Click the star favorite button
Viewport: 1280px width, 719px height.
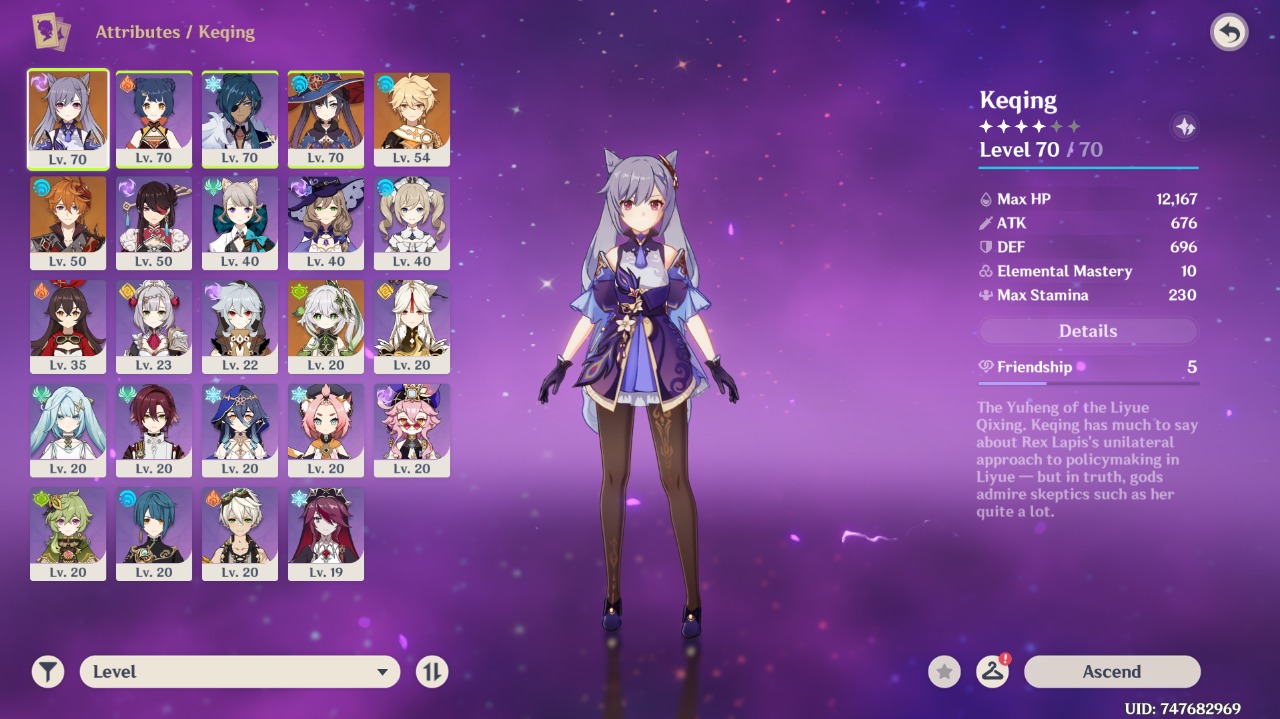(944, 672)
